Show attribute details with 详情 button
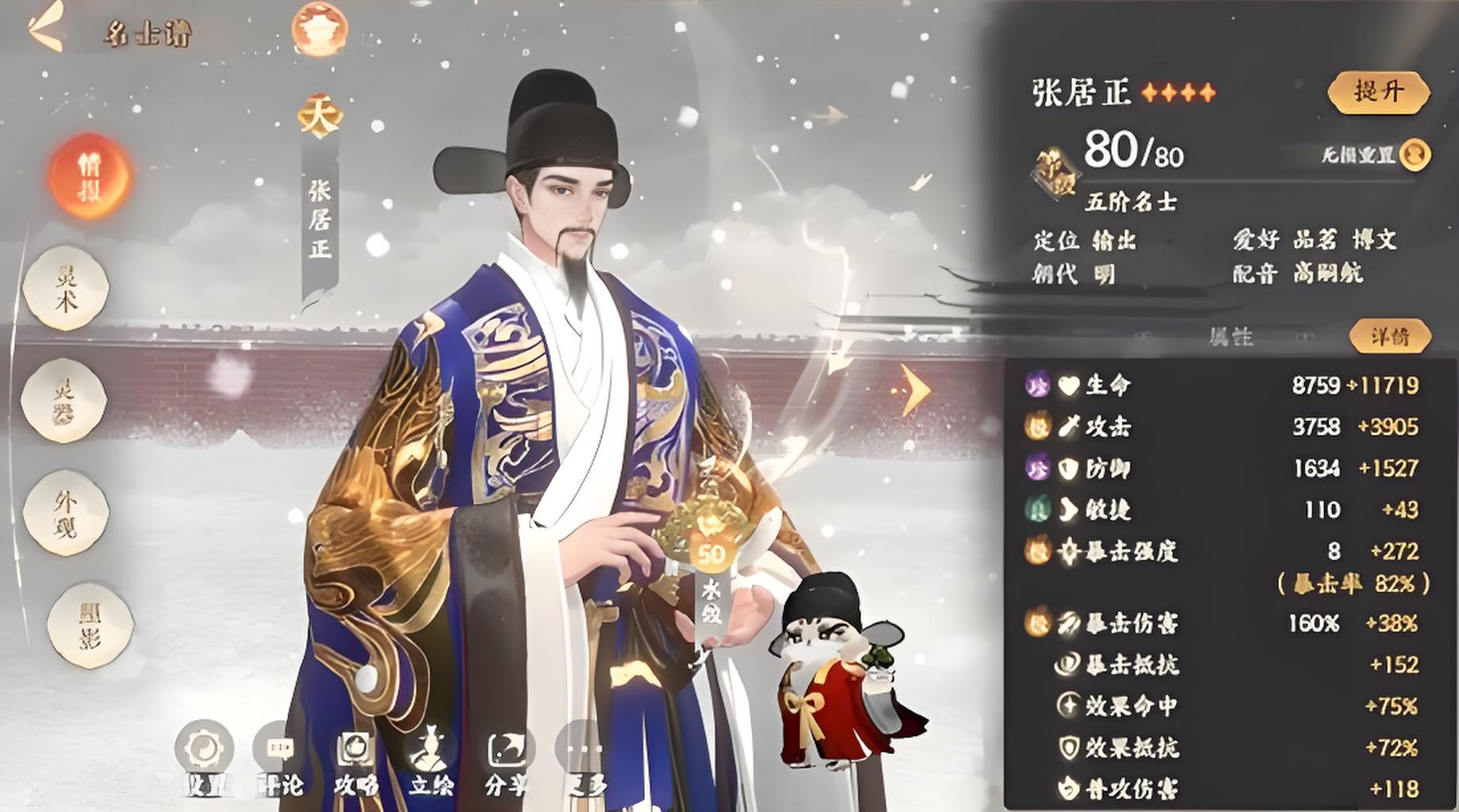Viewport: 1459px width, 812px height. coord(1389,336)
